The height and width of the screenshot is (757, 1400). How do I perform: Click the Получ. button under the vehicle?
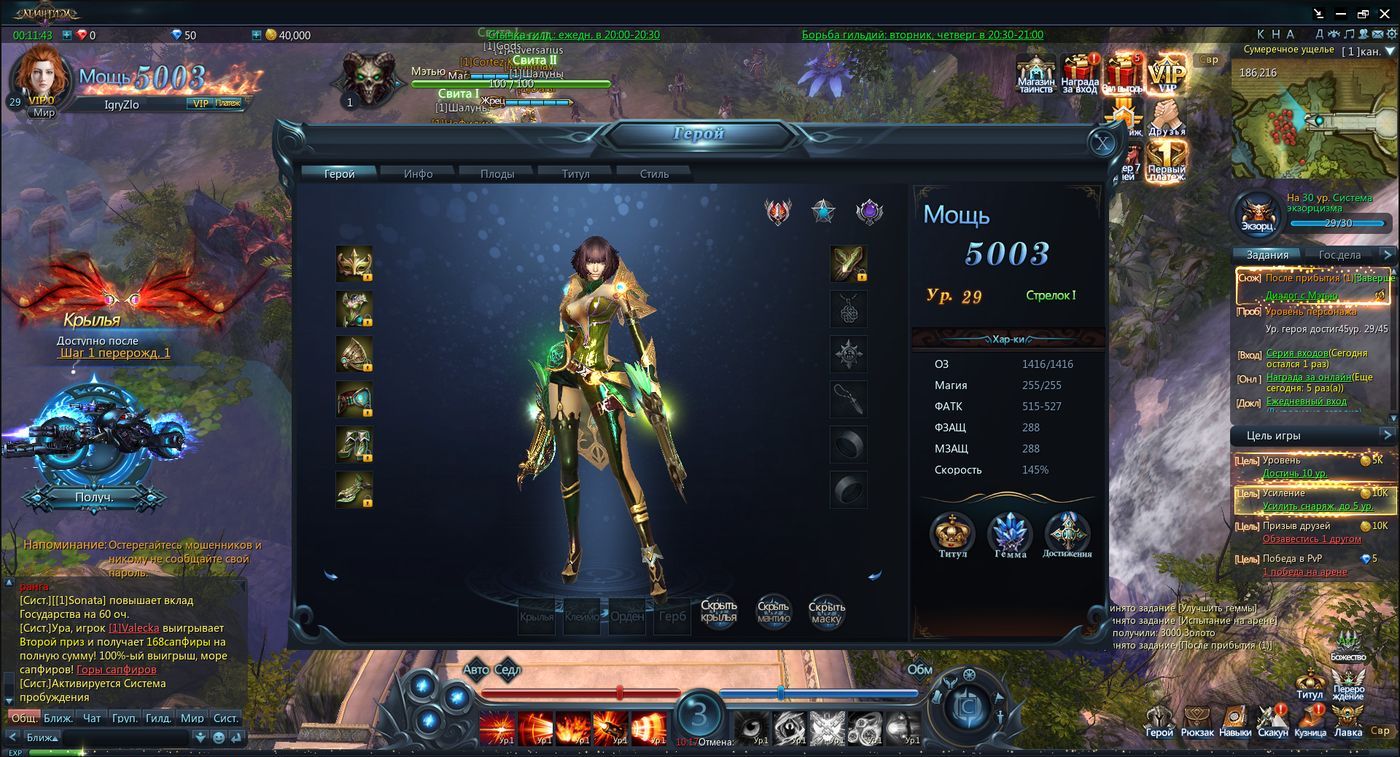point(94,497)
